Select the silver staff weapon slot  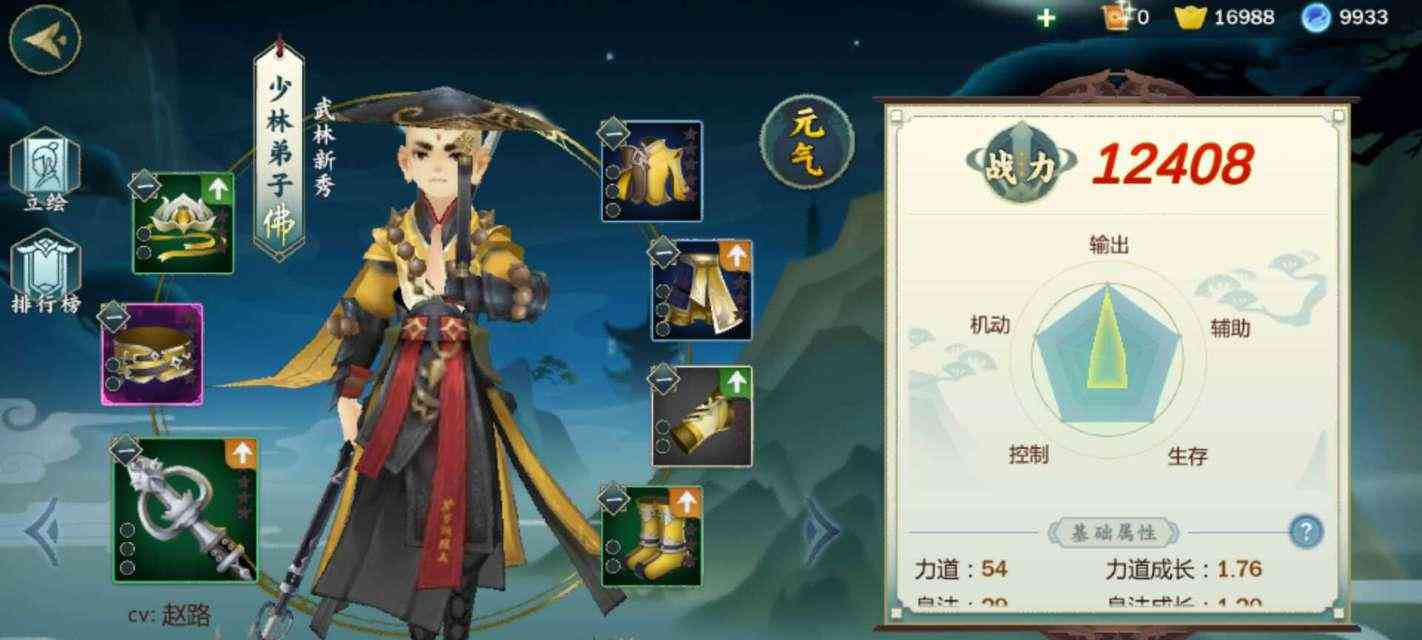185,511
